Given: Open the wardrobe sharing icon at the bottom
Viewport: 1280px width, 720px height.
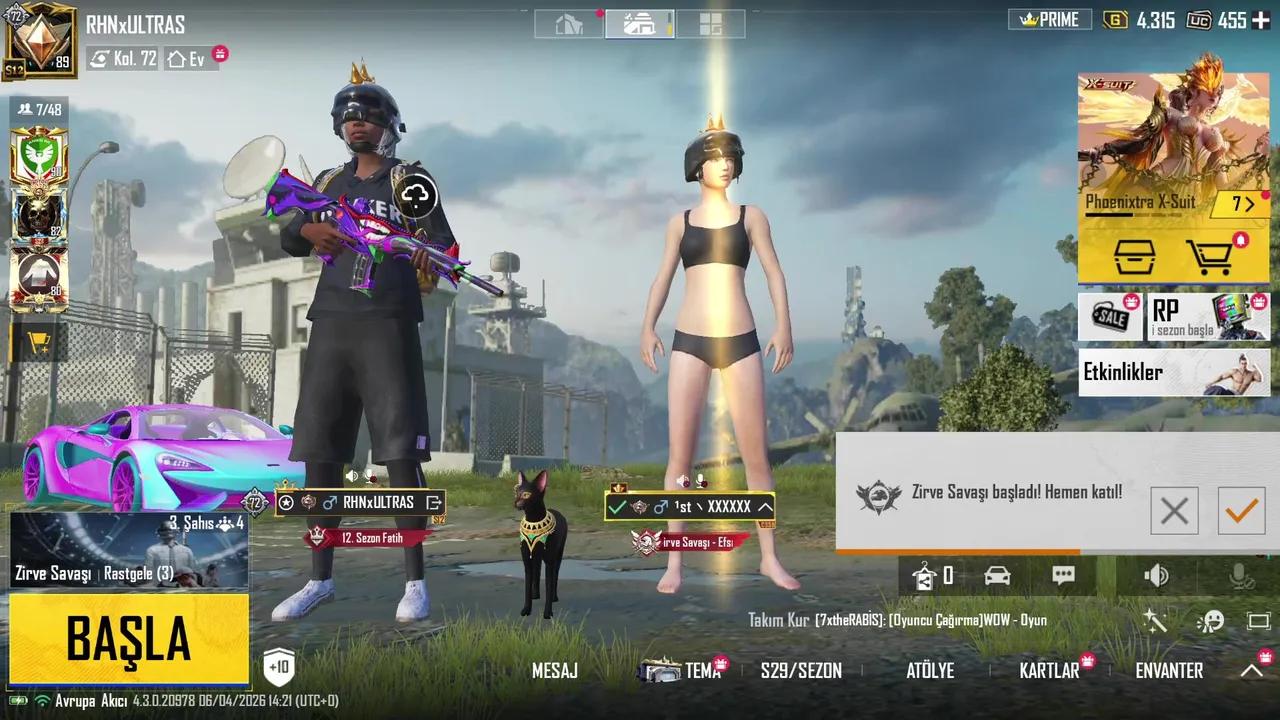Looking at the screenshot, I should 925,576.
